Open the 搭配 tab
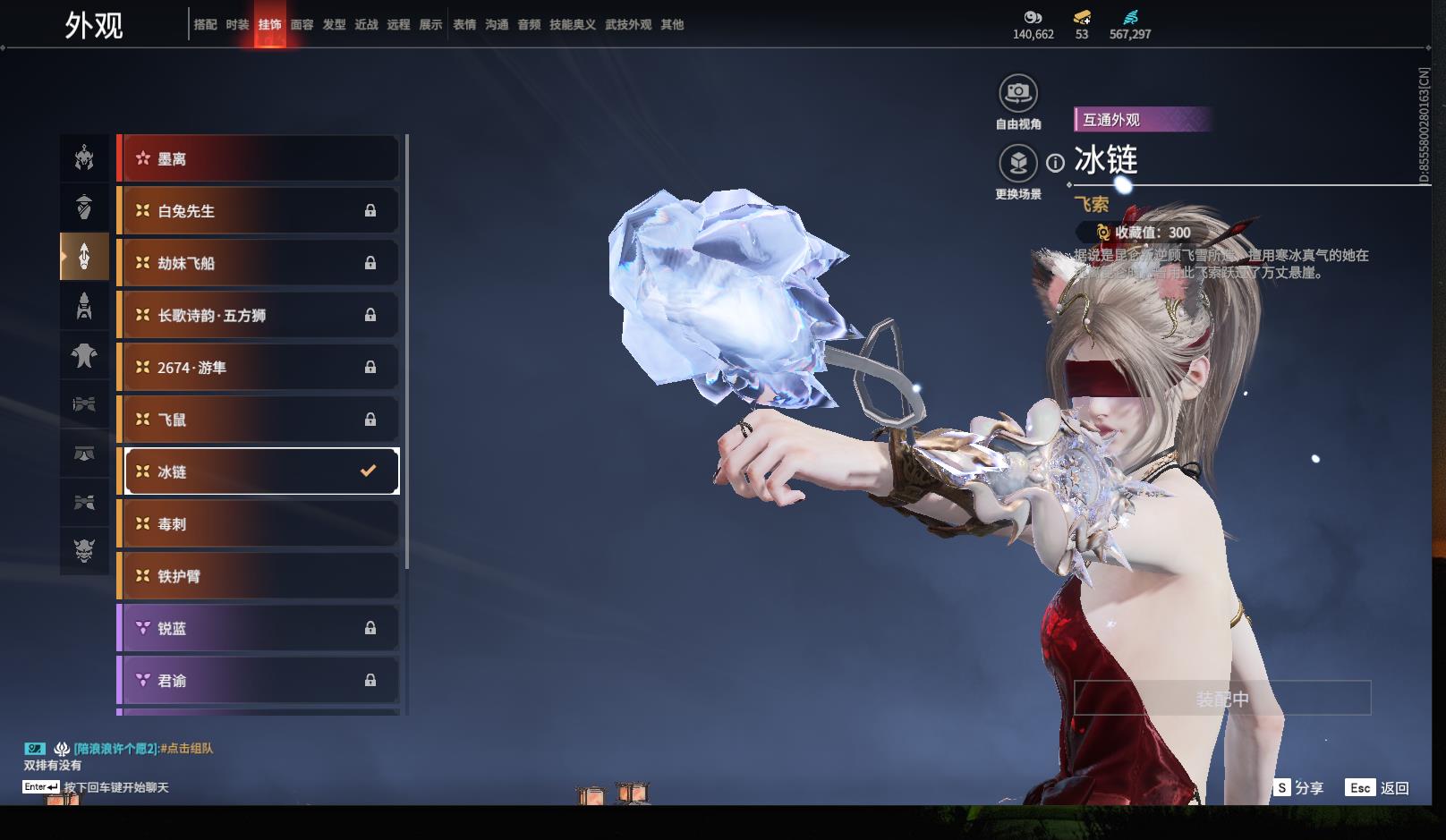Image resolution: width=1446 pixels, height=840 pixels. [x=205, y=25]
